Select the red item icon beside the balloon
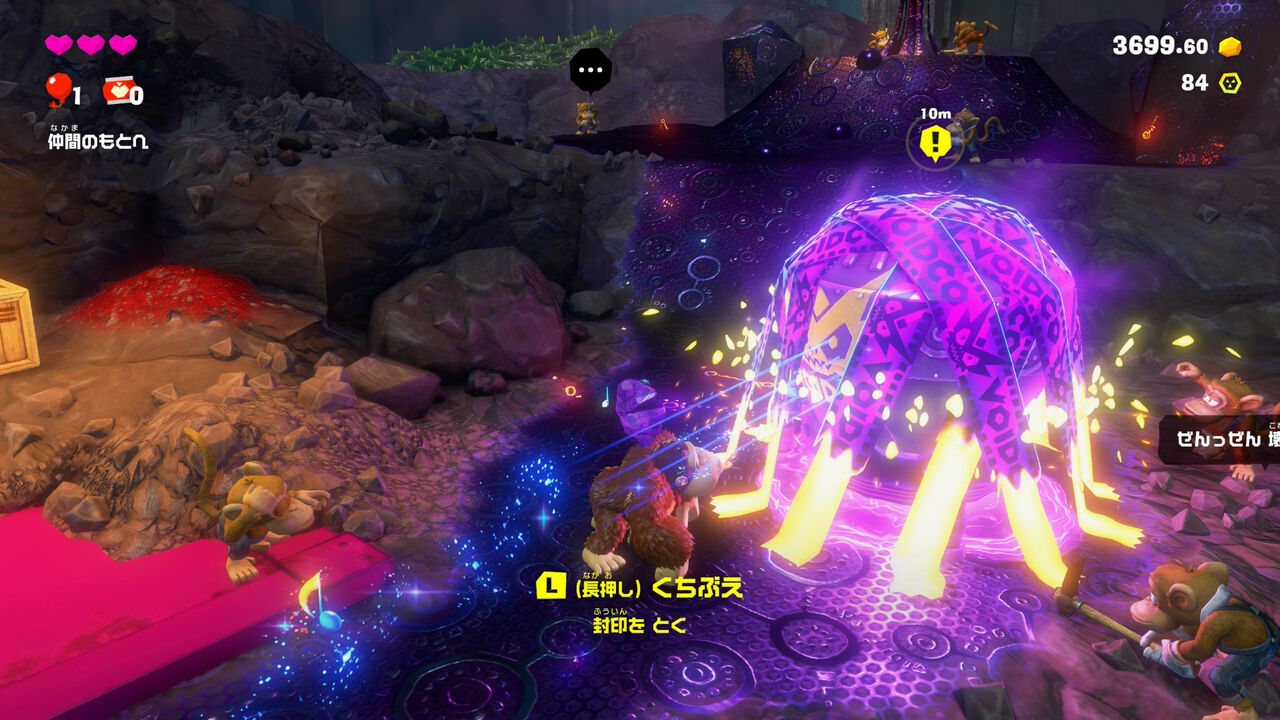Image resolution: width=1280 pixels, height=720 pixels. pyautogui.click(x=116, y=92)
